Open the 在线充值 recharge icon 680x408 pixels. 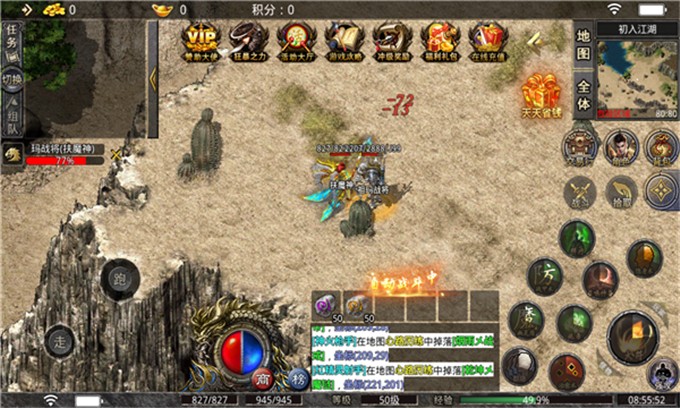[x=487, y=42]
